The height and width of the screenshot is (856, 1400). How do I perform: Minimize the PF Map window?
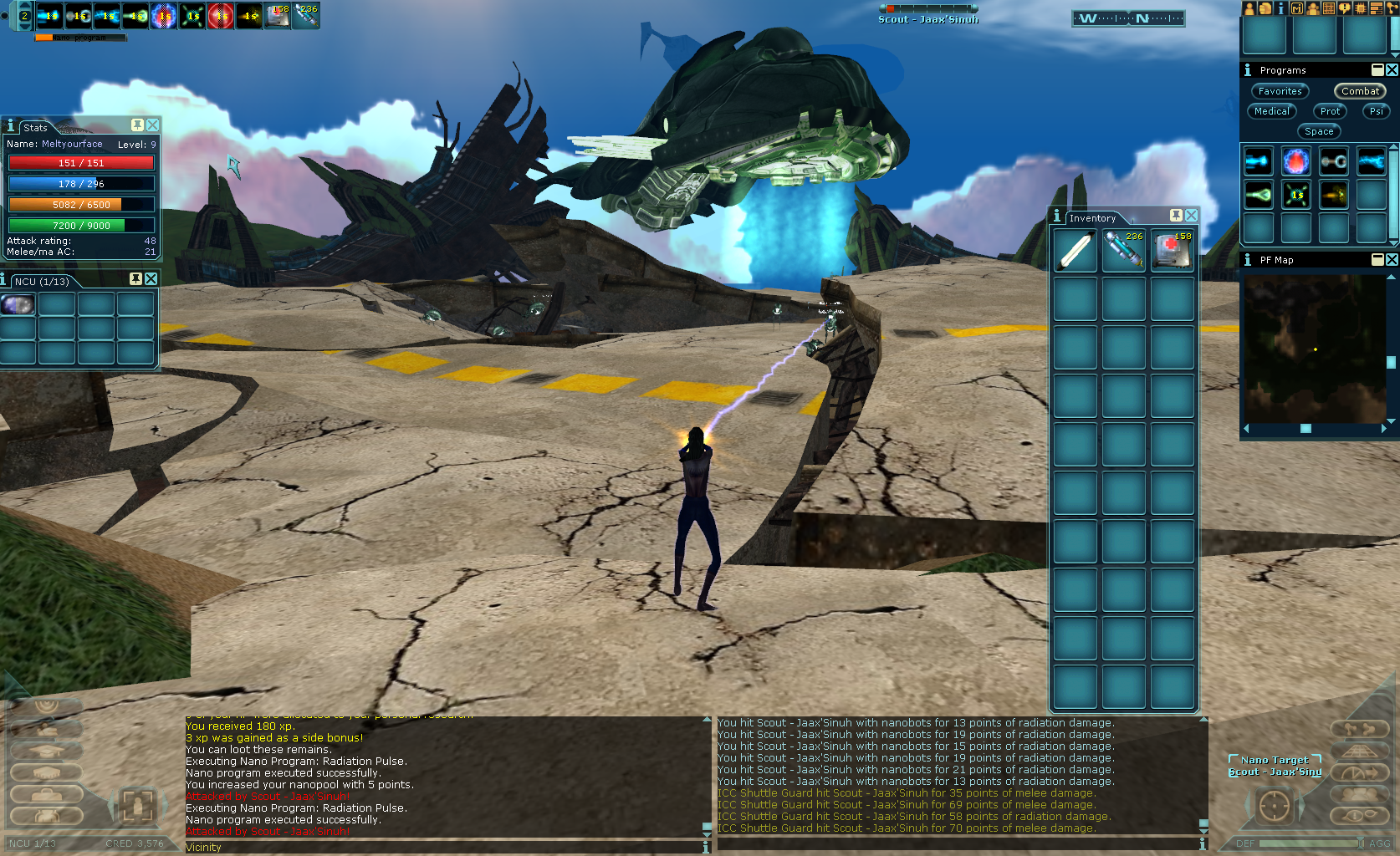point(1377,260)
